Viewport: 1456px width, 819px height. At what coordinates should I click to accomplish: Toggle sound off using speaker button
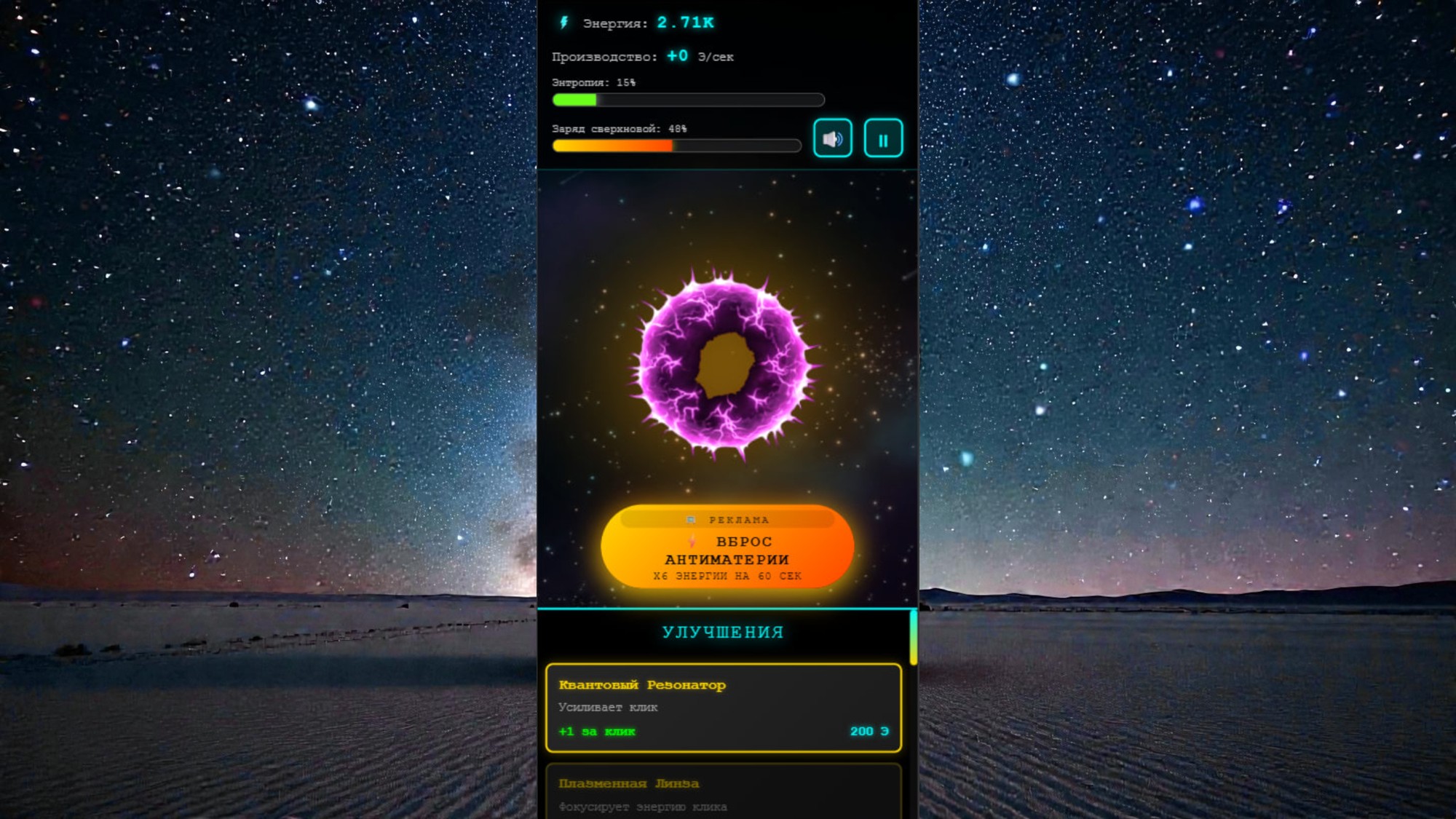(834, 136)
